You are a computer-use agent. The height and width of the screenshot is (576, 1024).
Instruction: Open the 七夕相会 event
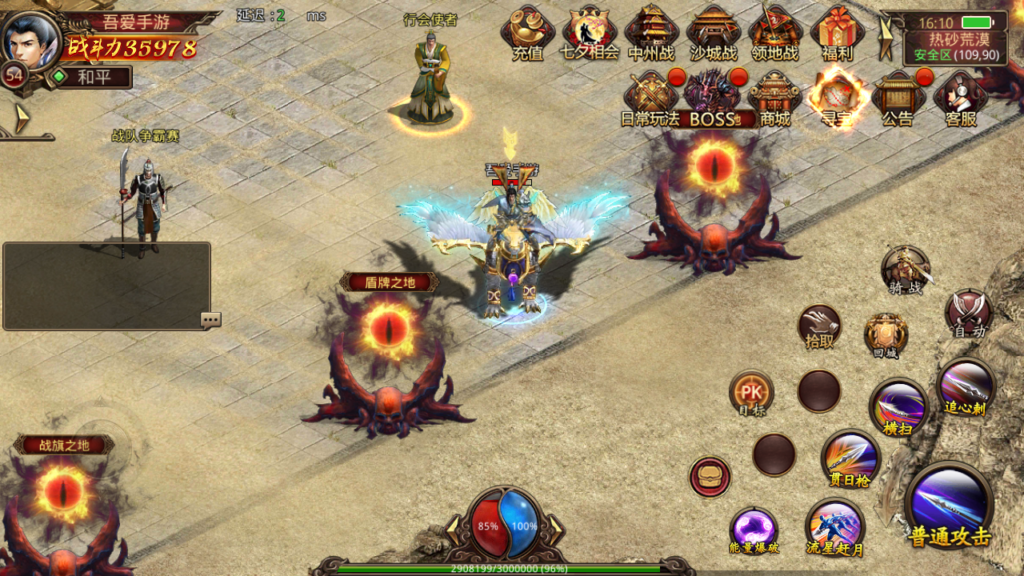(x=590, y=33)
